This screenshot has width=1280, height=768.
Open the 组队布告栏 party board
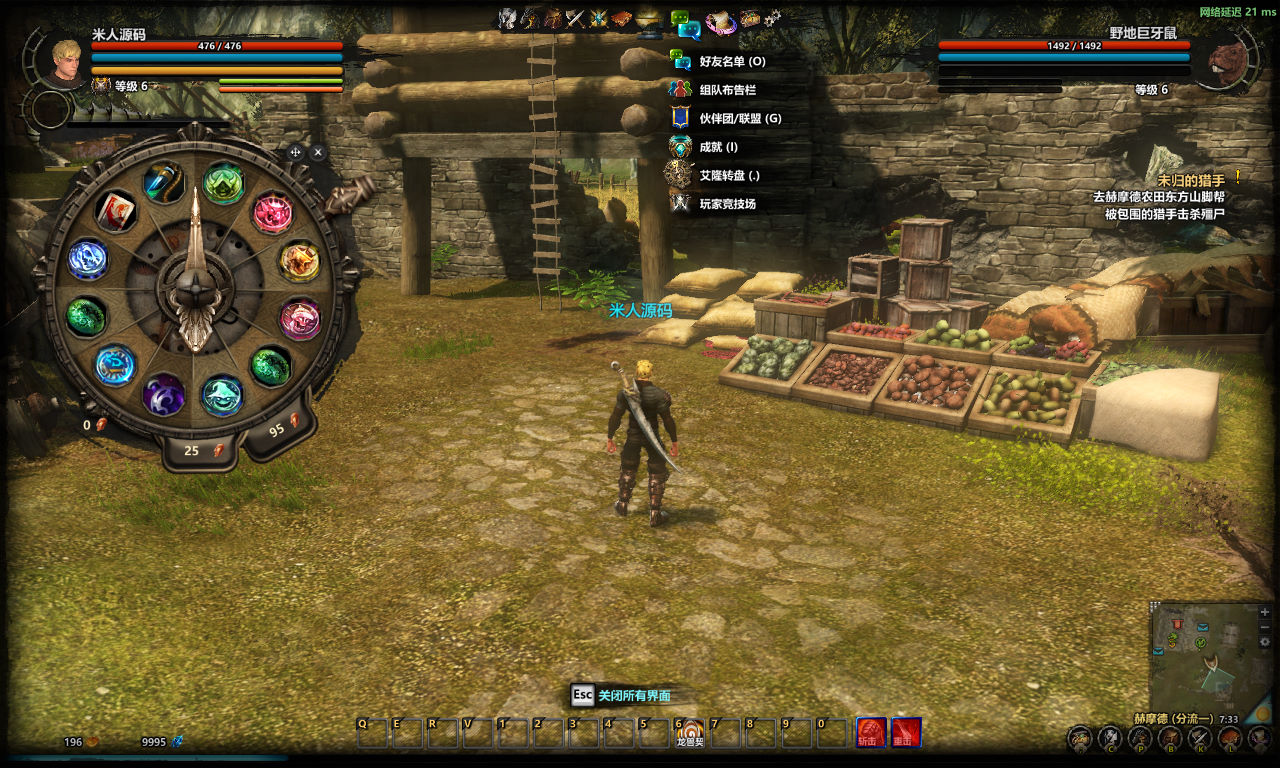727,89
